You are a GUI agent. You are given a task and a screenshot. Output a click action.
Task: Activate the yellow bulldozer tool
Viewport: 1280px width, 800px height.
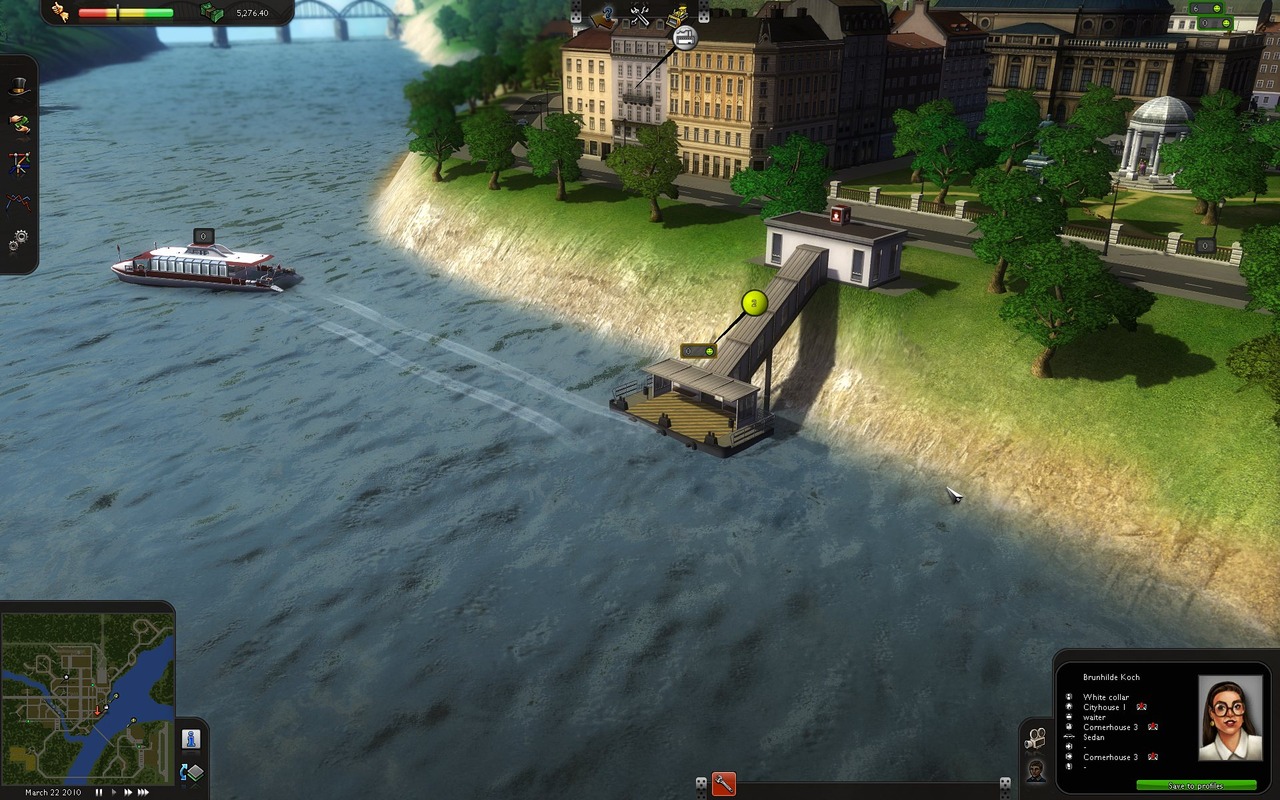click(678, 15)
